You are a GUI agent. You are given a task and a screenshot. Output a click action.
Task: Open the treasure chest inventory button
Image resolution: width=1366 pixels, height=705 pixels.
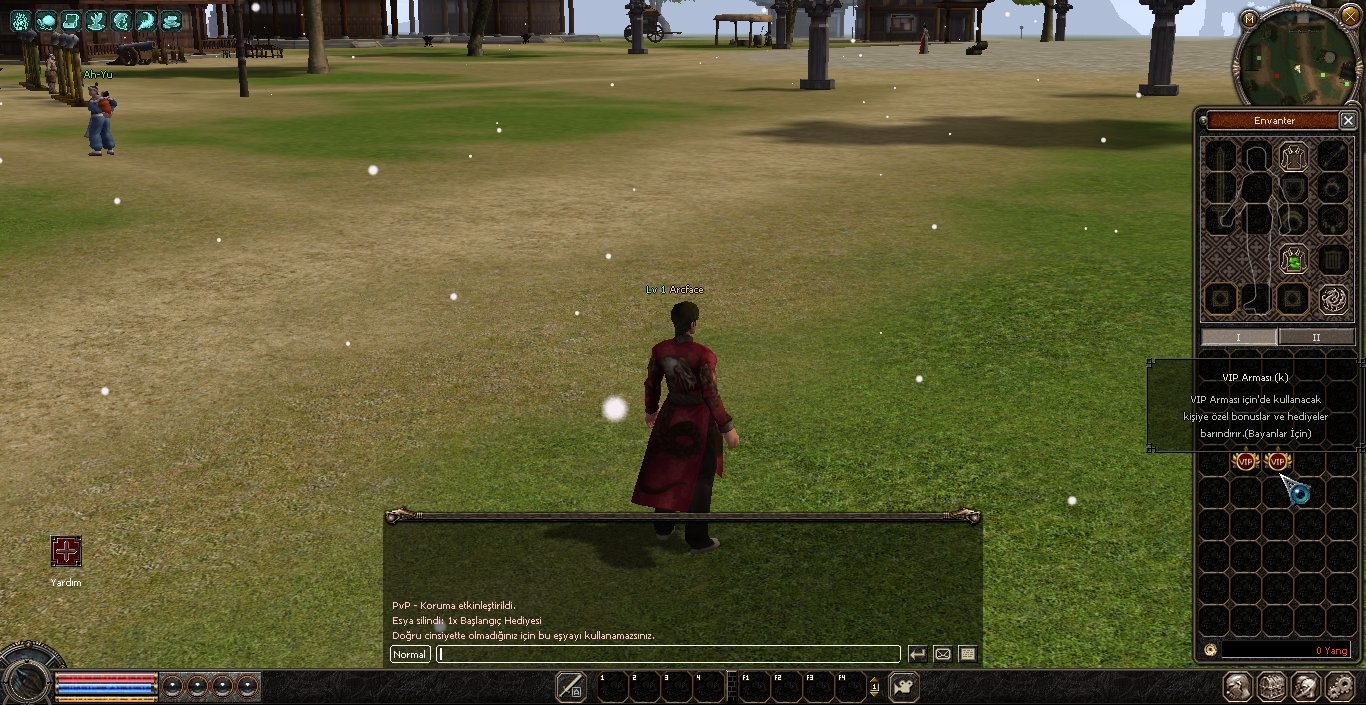1271,687
